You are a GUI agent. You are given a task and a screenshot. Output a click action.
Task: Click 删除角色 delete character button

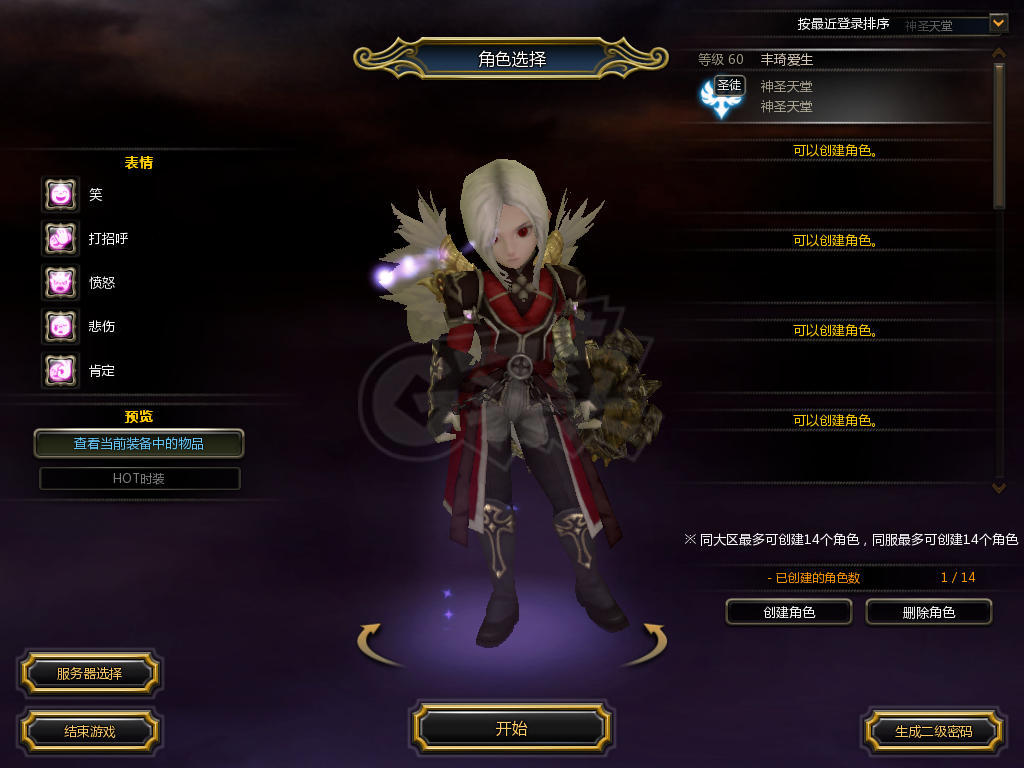coord(928,612)
